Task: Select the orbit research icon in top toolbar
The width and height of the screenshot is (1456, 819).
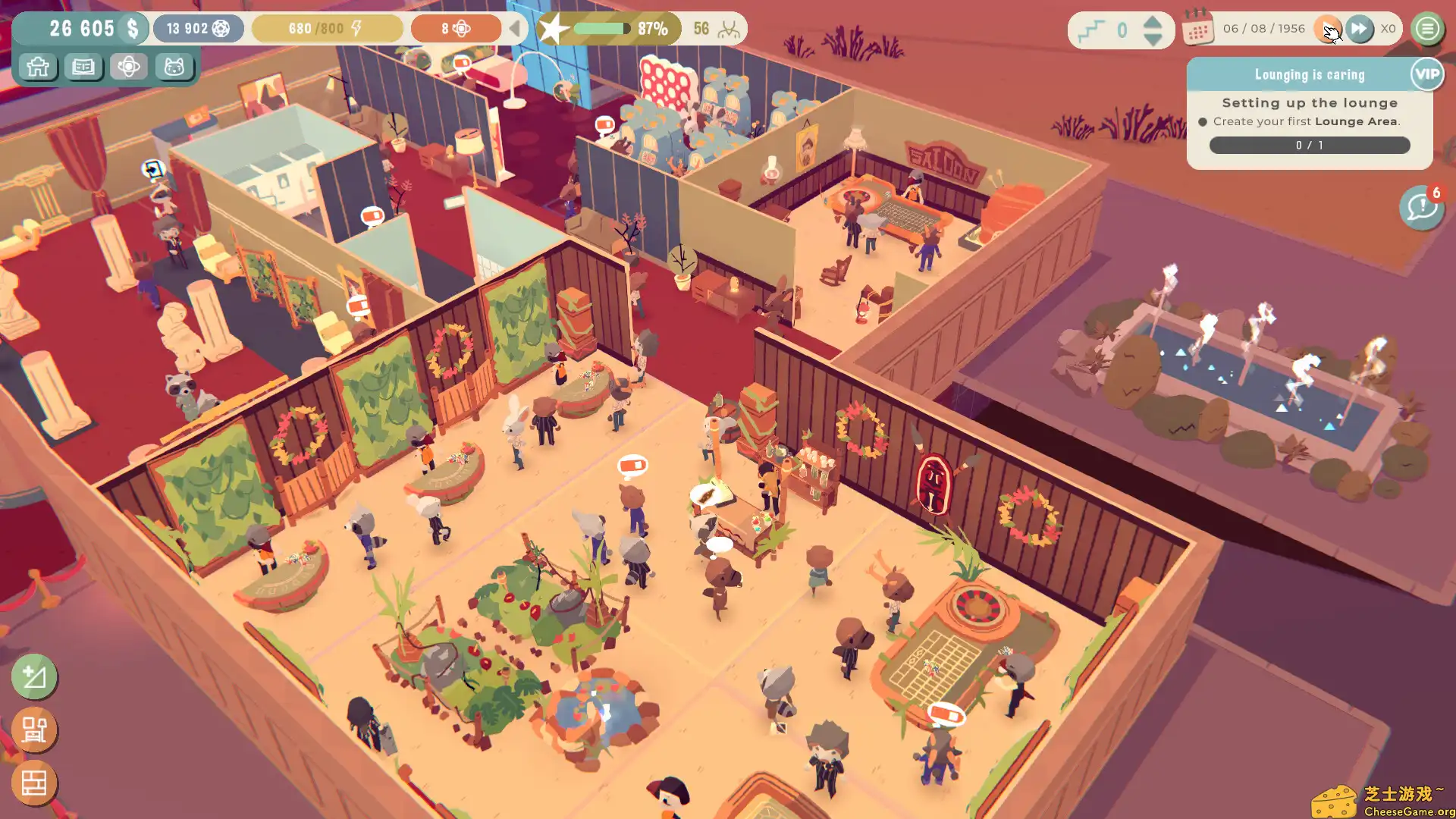Action: (130, 67)
